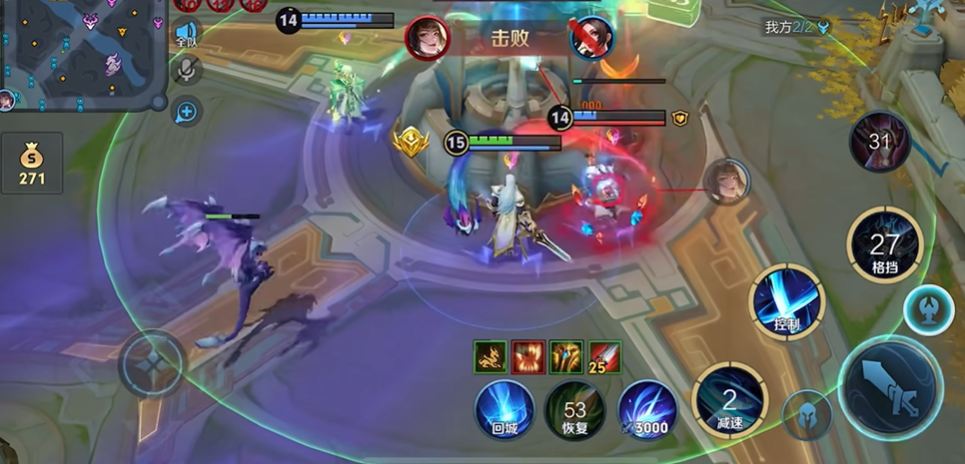The height and width of the screenshot is (464, 965).
Task: Activate the 回城 recall ability
Action: pos(505,408)
